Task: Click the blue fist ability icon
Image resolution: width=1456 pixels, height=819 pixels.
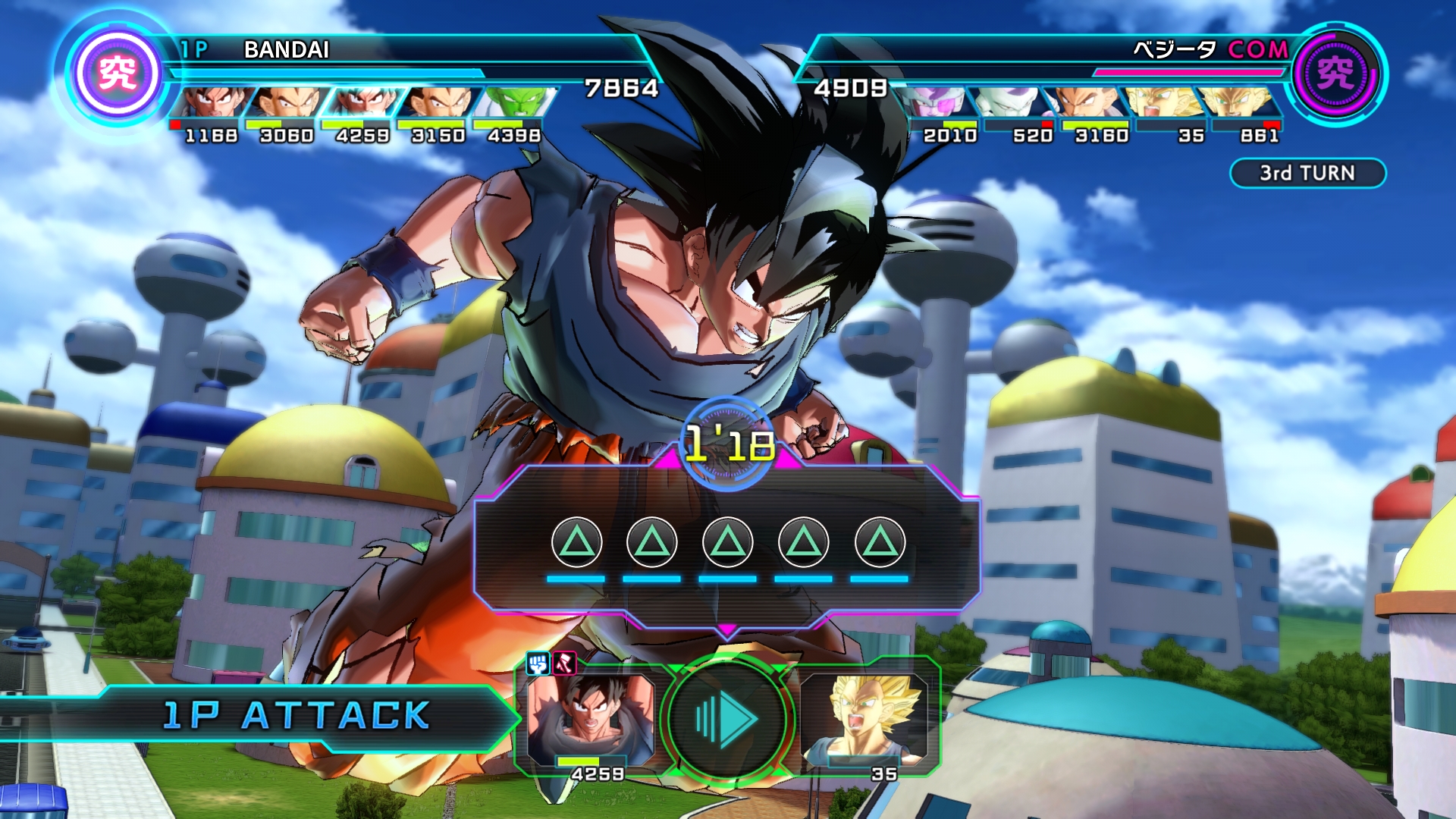Action: pos(538,664)
